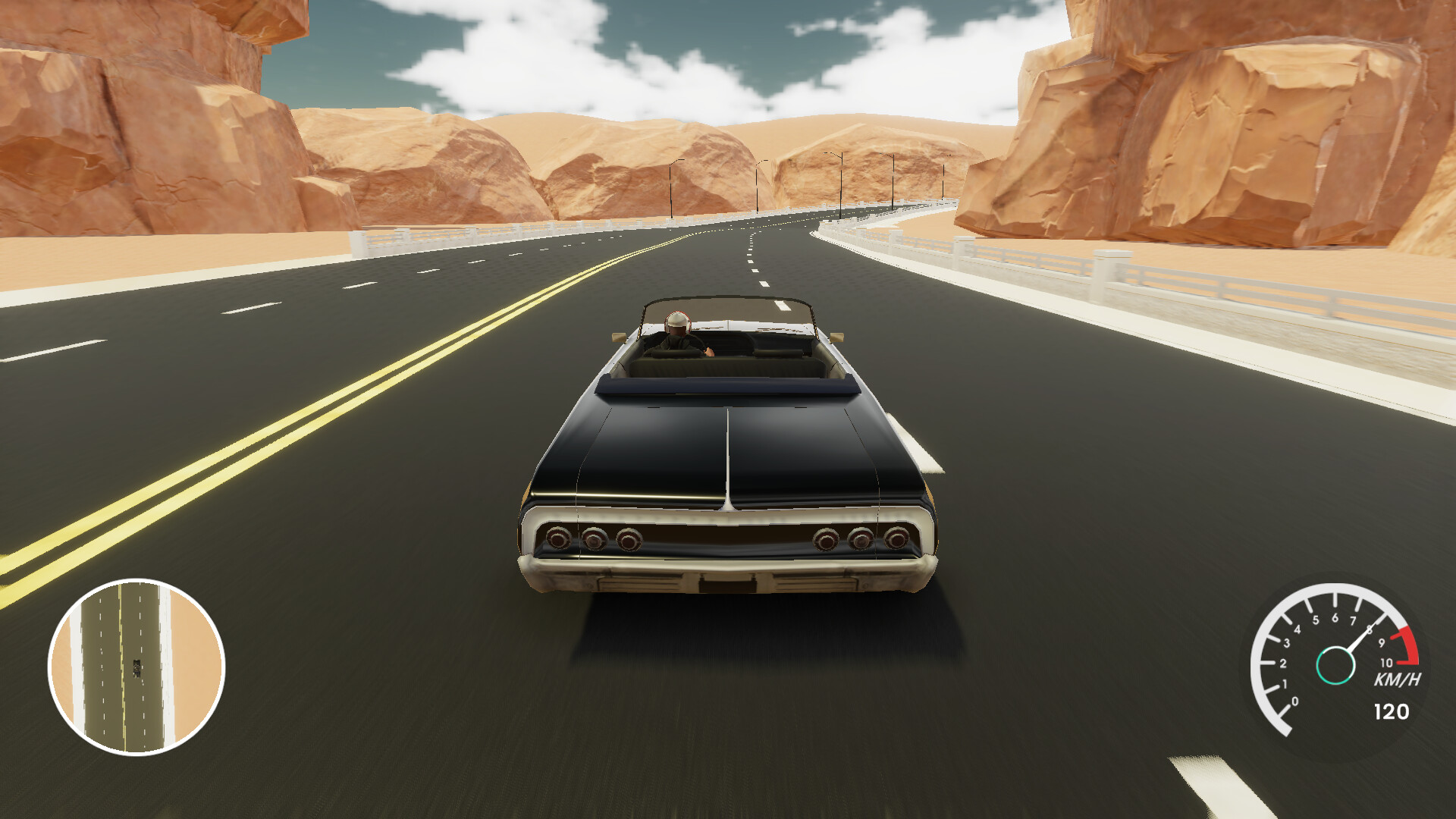Viewport: 1456px width, 819px height.
Task: Click the number 5 on the rev dial
Action: click(x=1316, y=620)
